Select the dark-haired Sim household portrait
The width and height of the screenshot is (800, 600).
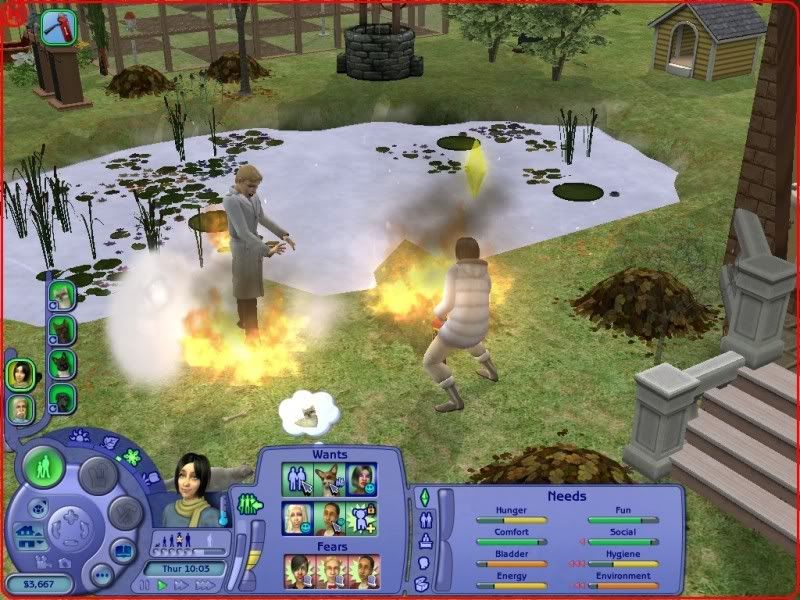[20, 374]
